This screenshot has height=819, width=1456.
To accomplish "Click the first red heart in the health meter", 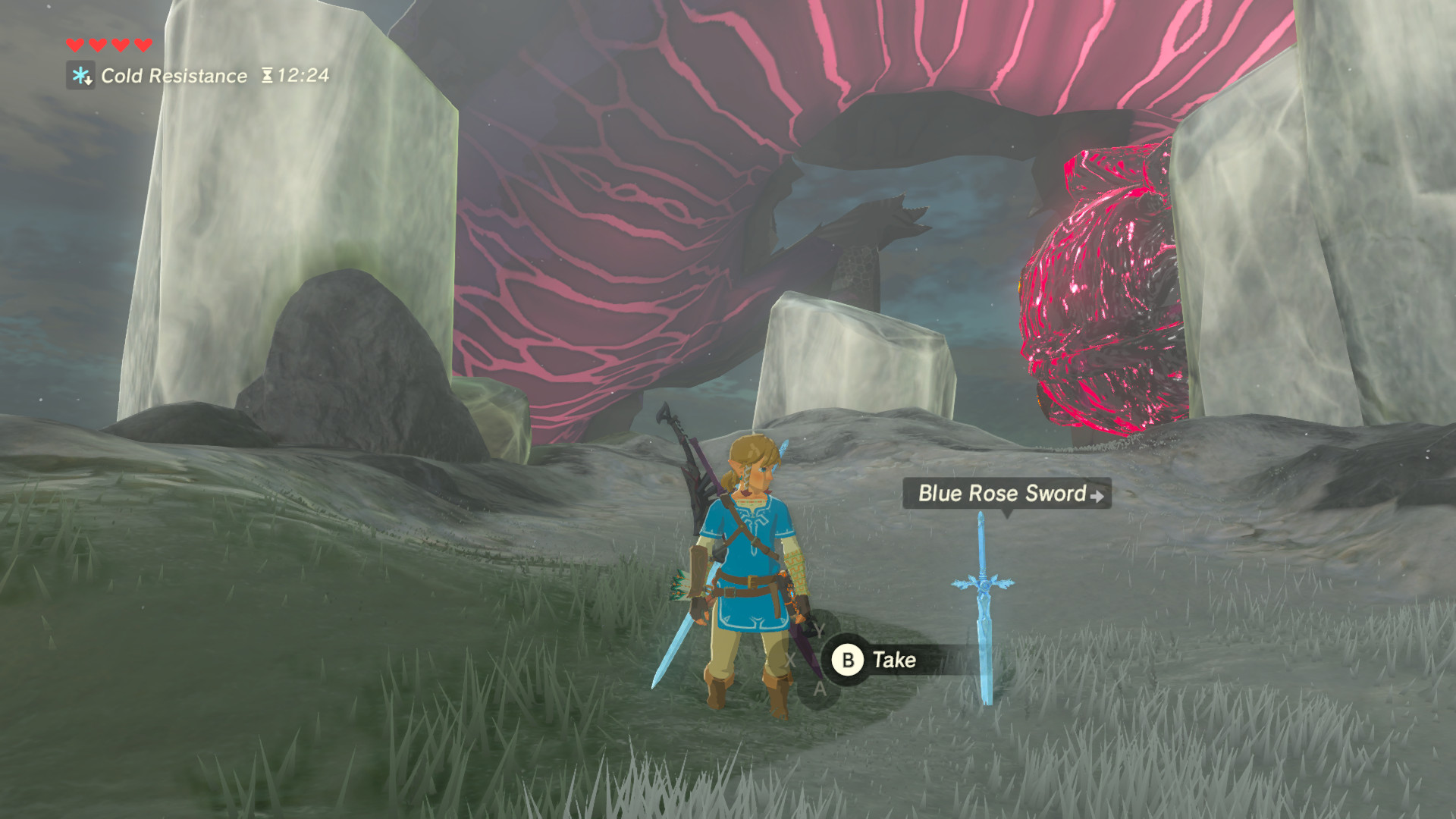I will [74, 44].
